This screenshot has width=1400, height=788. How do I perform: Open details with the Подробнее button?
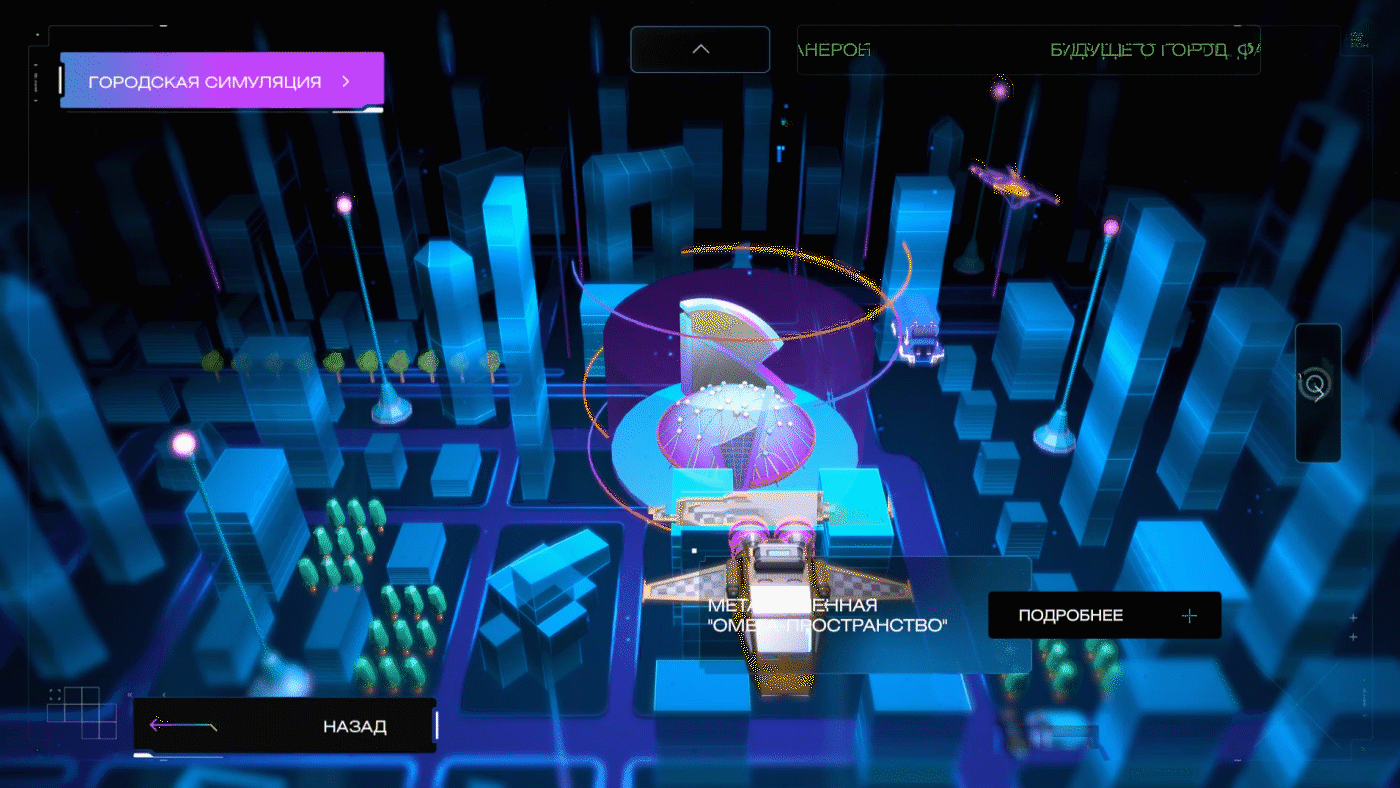[1104, 615]
